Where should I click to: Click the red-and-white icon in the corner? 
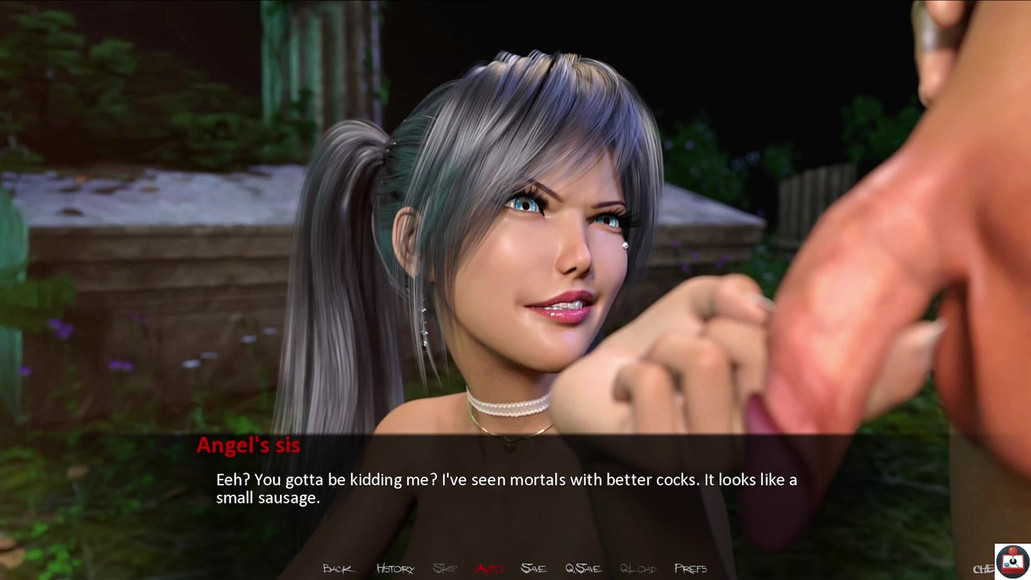1012,561
